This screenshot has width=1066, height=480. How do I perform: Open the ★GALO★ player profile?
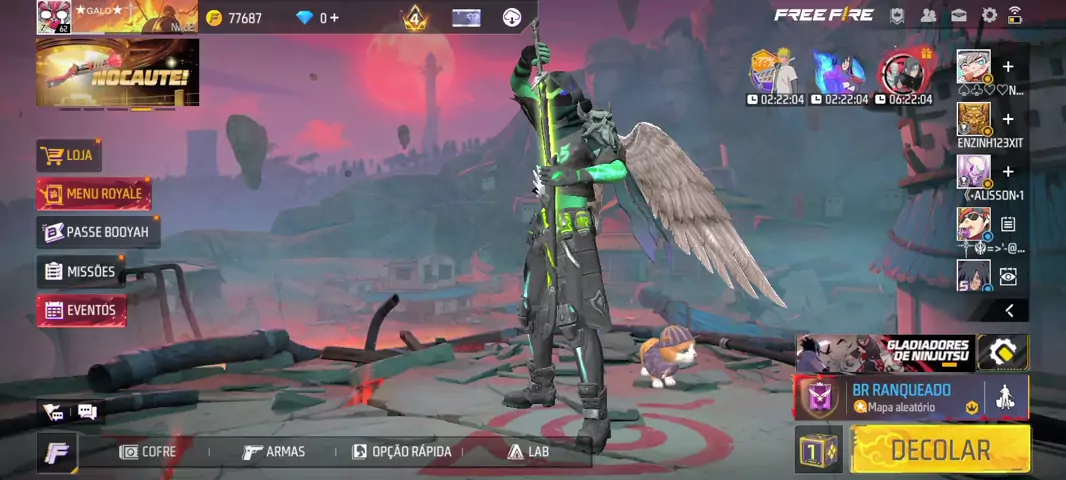pos(54,17)
